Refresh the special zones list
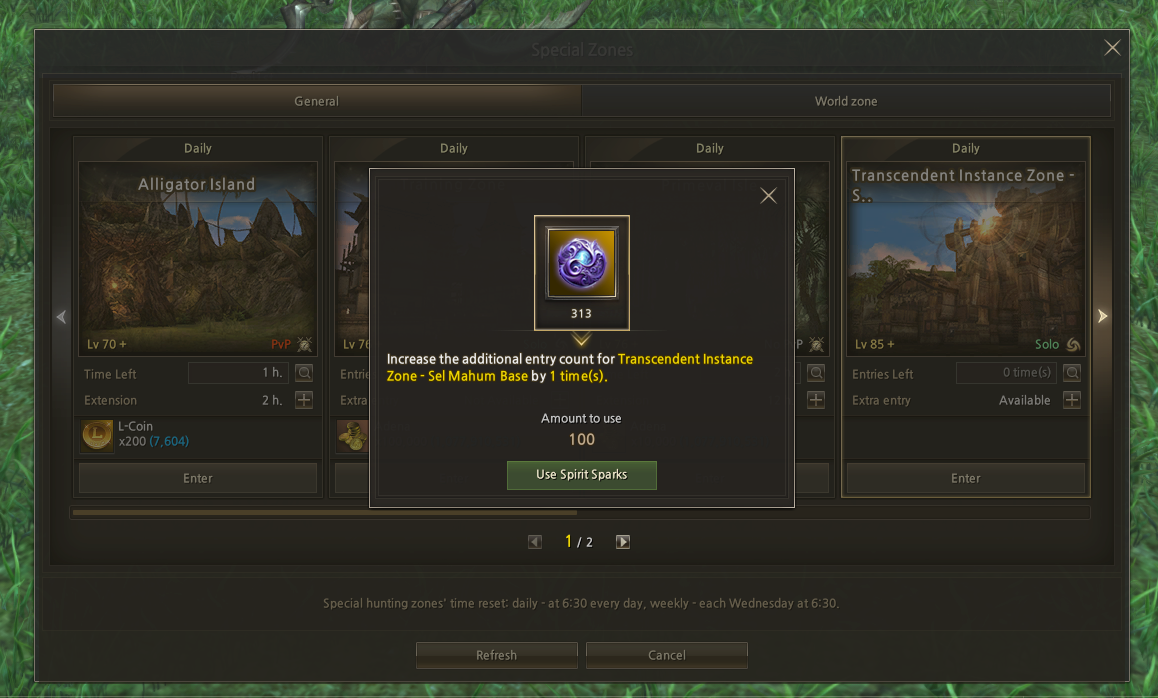The width and height of the screenshot is (1158, 698). pos(496,655)
